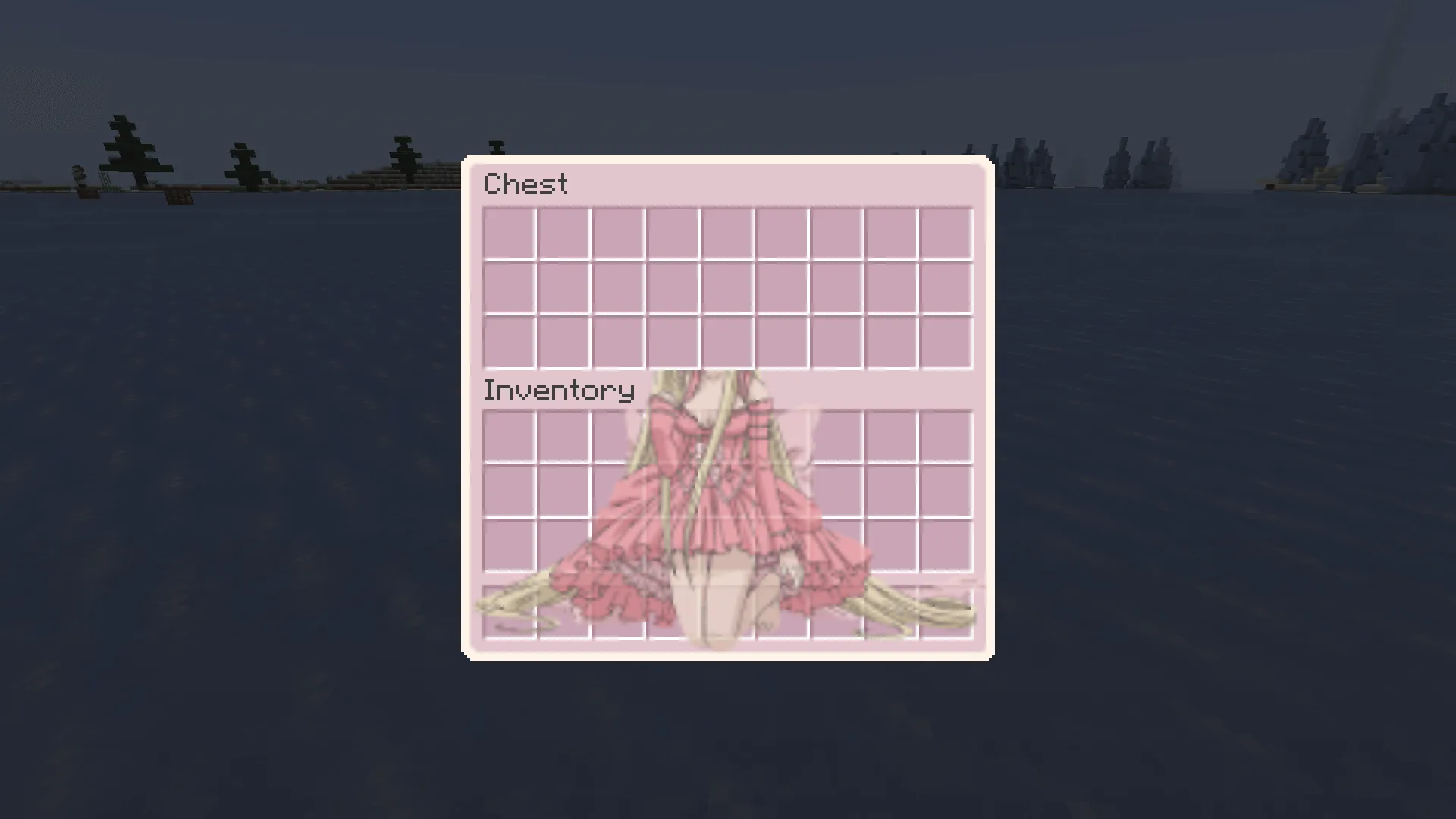Click the Chest title label

coord(527,184)
